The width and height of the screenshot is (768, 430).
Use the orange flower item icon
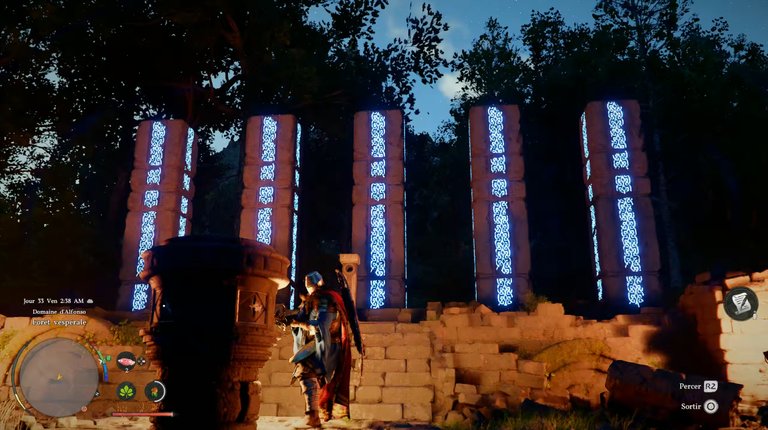(155, 391)
